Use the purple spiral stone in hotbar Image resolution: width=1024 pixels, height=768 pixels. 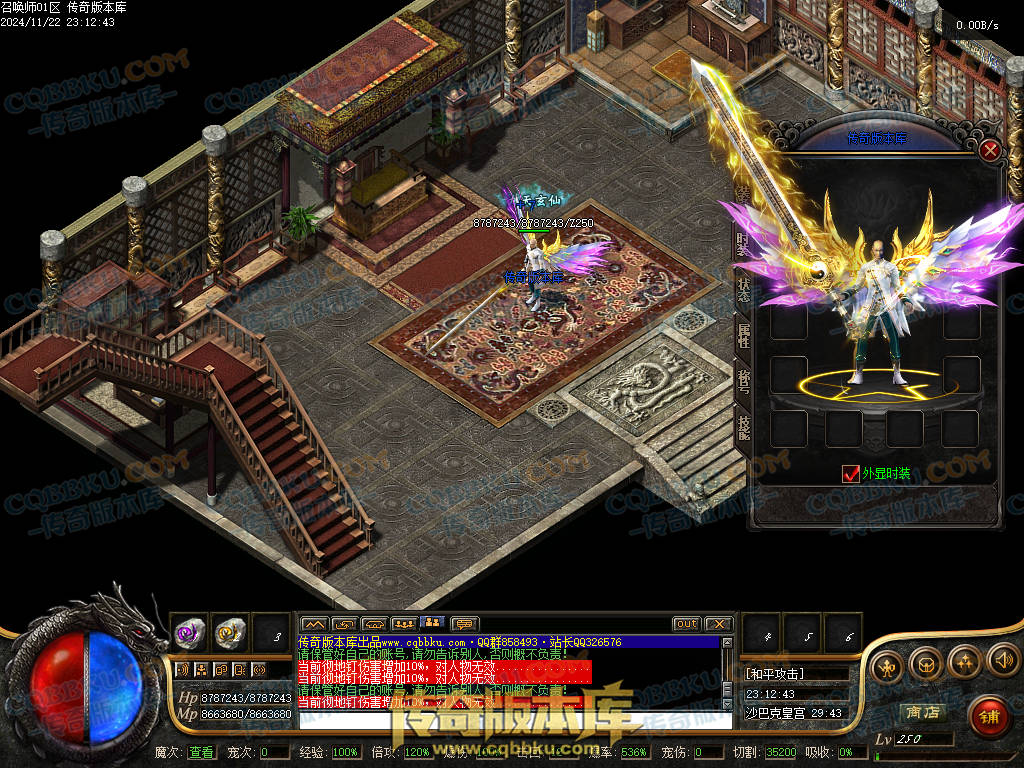tap(189, 632)
